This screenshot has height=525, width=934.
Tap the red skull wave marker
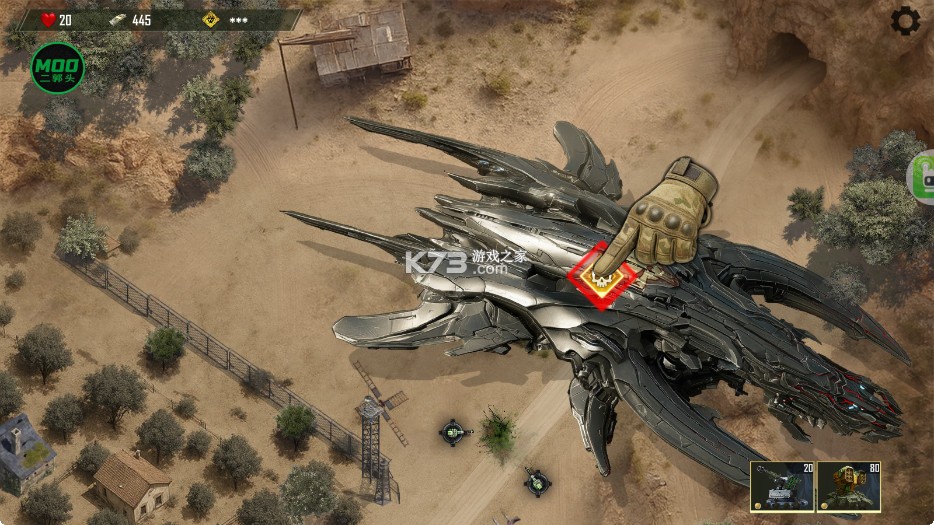602,276
